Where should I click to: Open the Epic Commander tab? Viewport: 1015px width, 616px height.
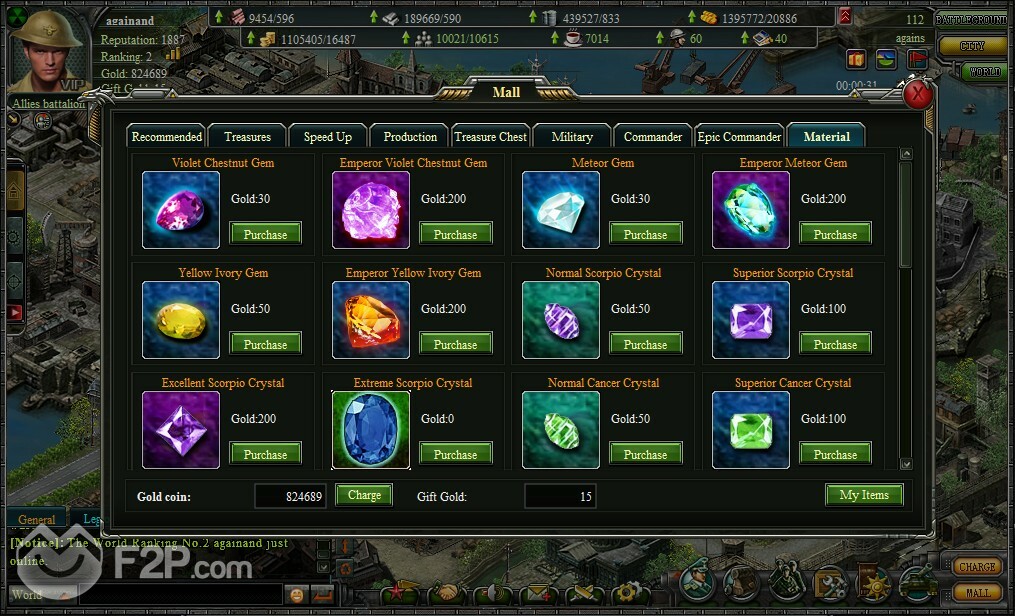[x=739, y=137]
